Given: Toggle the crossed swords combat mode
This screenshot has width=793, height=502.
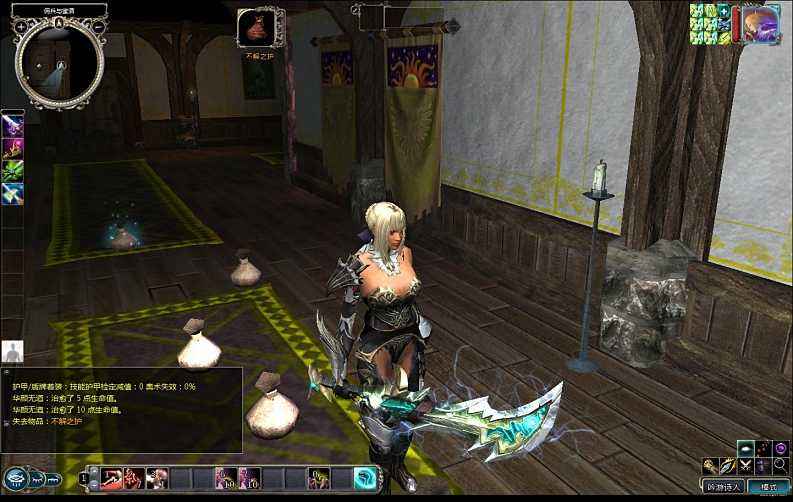Looking at the screenshot, I should coord(744,466).
